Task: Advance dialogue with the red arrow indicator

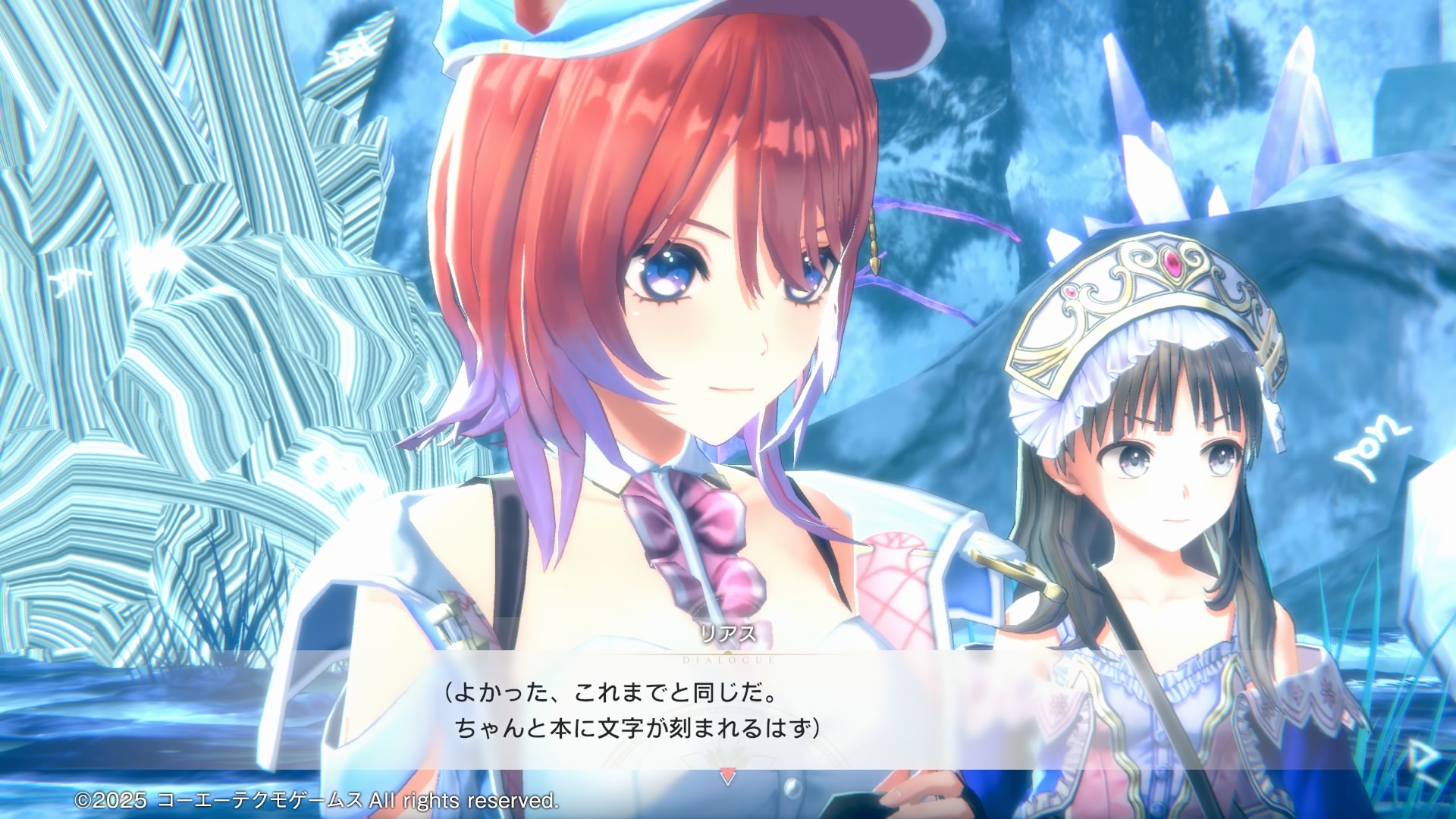Action: [x=727, y=777]
